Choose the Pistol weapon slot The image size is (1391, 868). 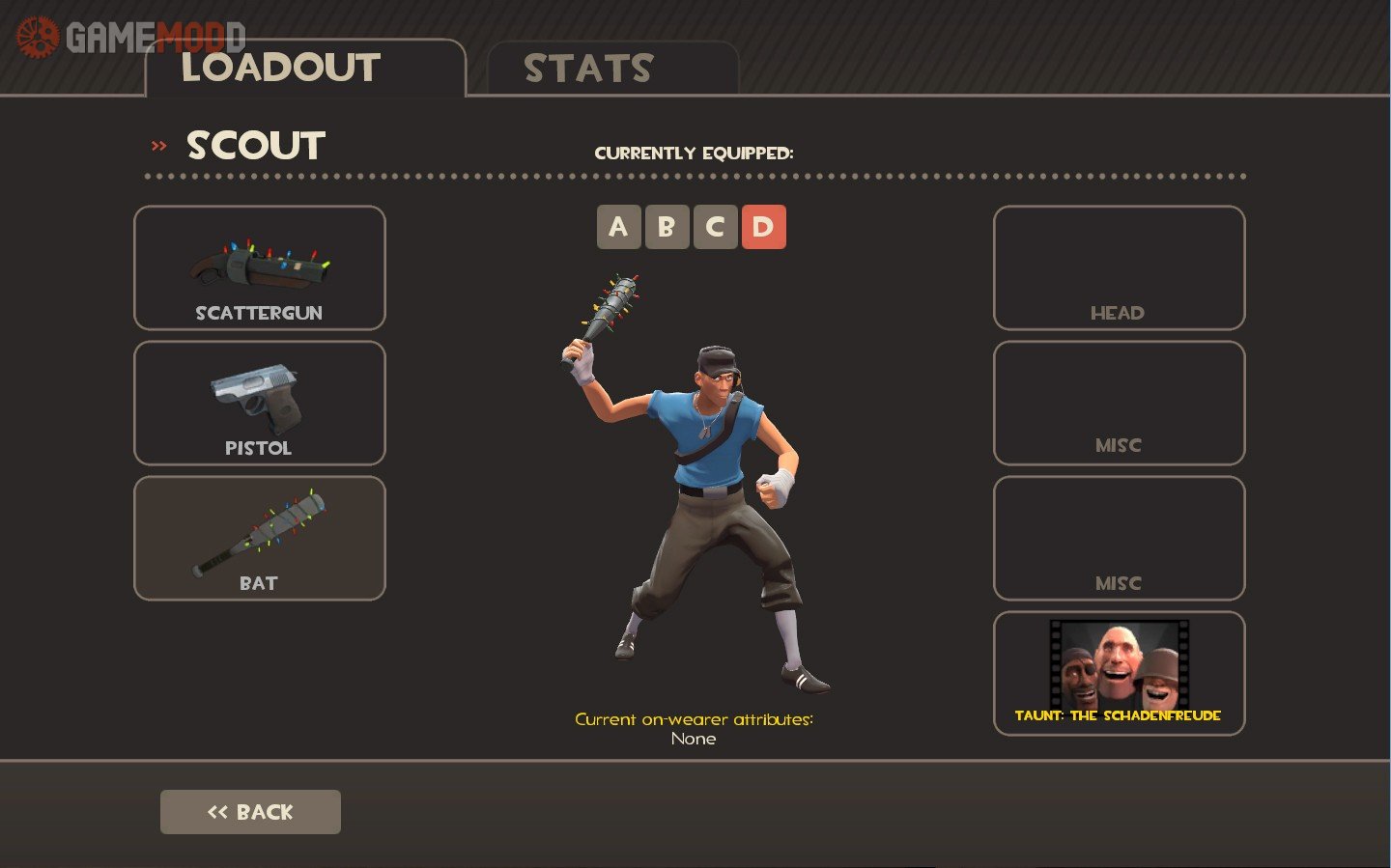coord(259,404)
